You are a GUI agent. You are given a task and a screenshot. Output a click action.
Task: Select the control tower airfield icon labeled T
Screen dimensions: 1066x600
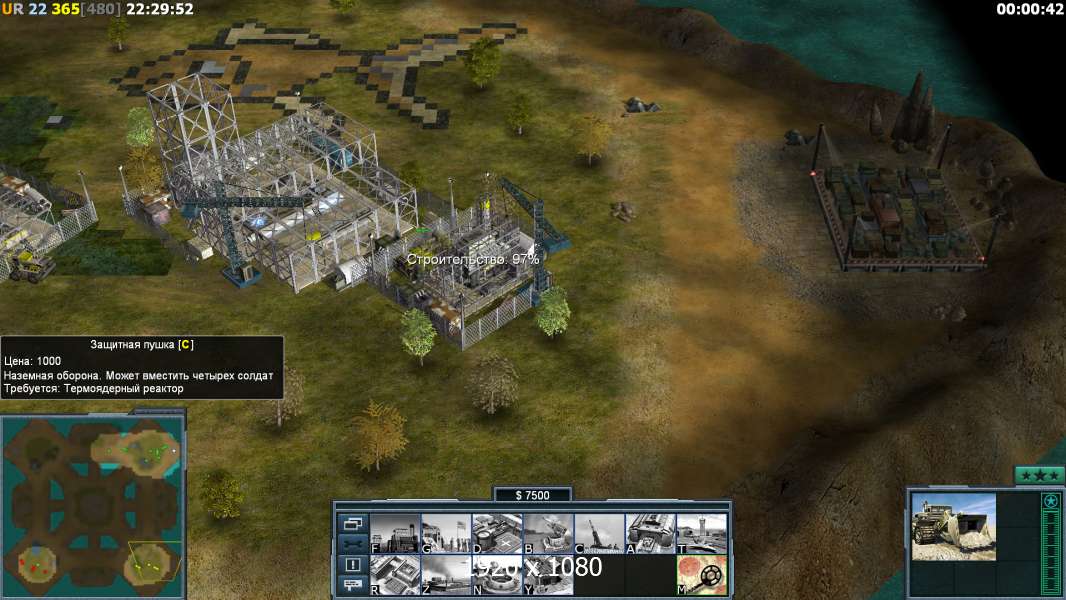(701, 534)
